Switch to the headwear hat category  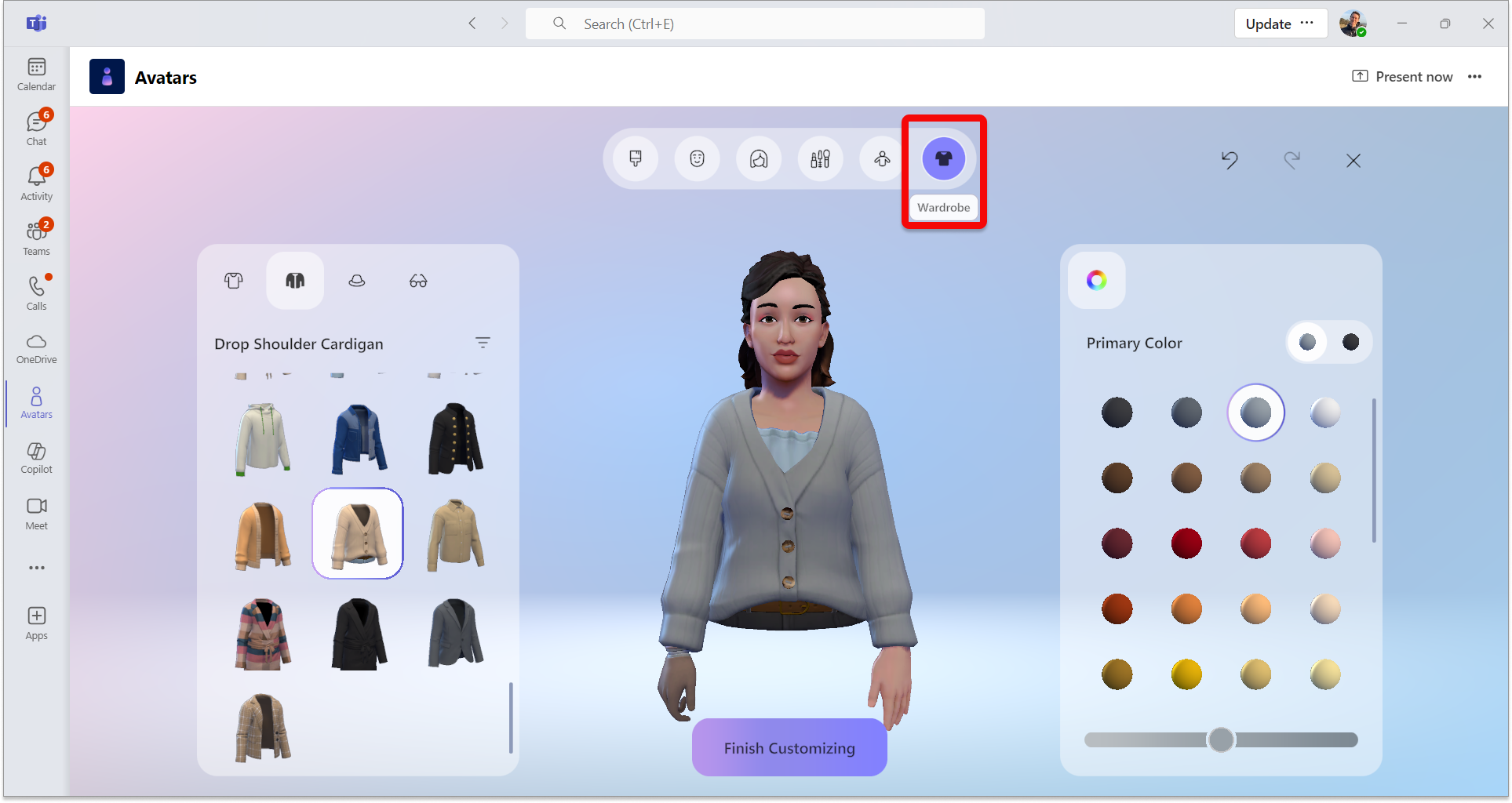point(357,280)
